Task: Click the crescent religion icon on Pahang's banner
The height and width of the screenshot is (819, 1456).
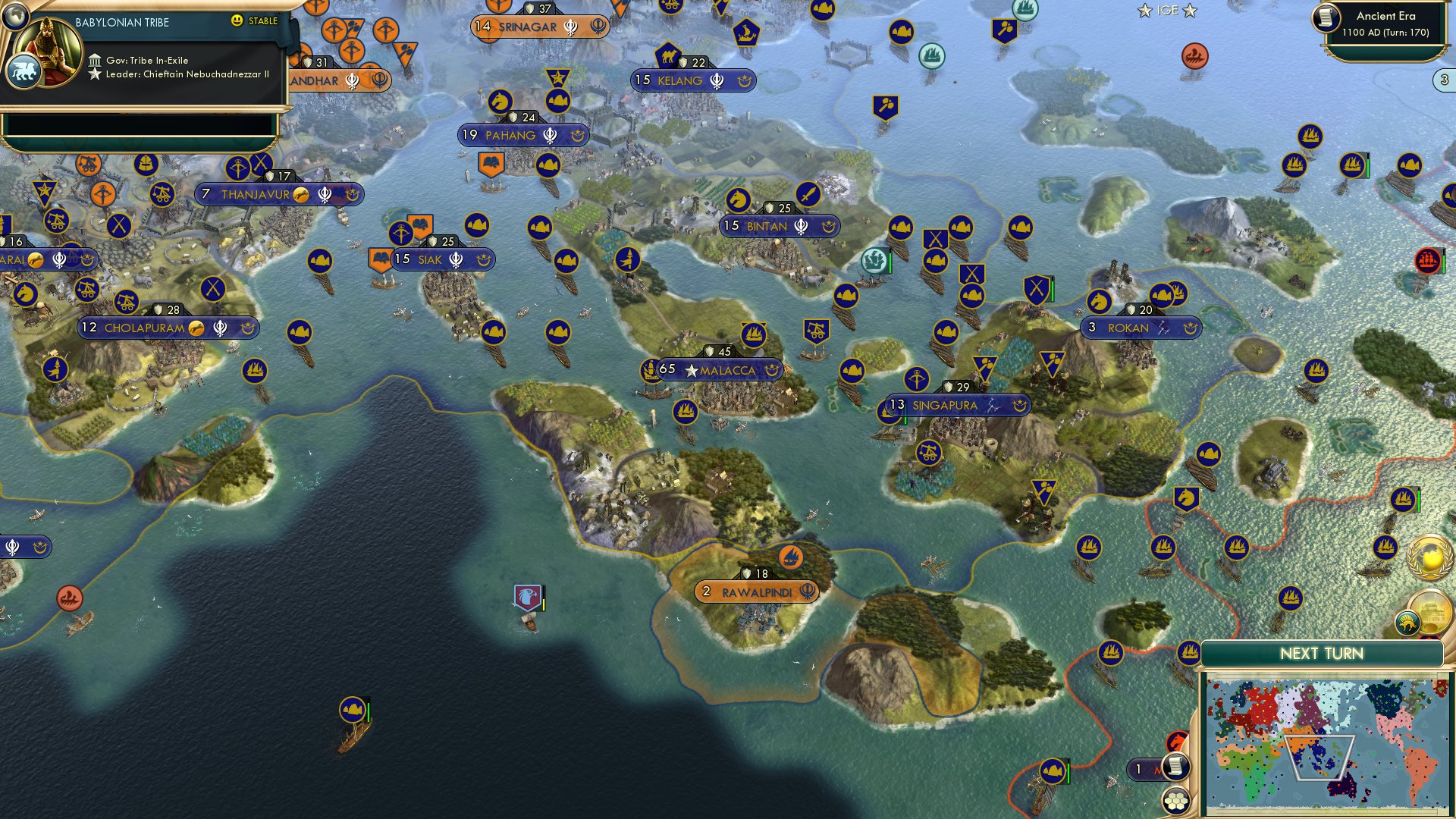Action: pyautogui.click(x=578, y=136)
